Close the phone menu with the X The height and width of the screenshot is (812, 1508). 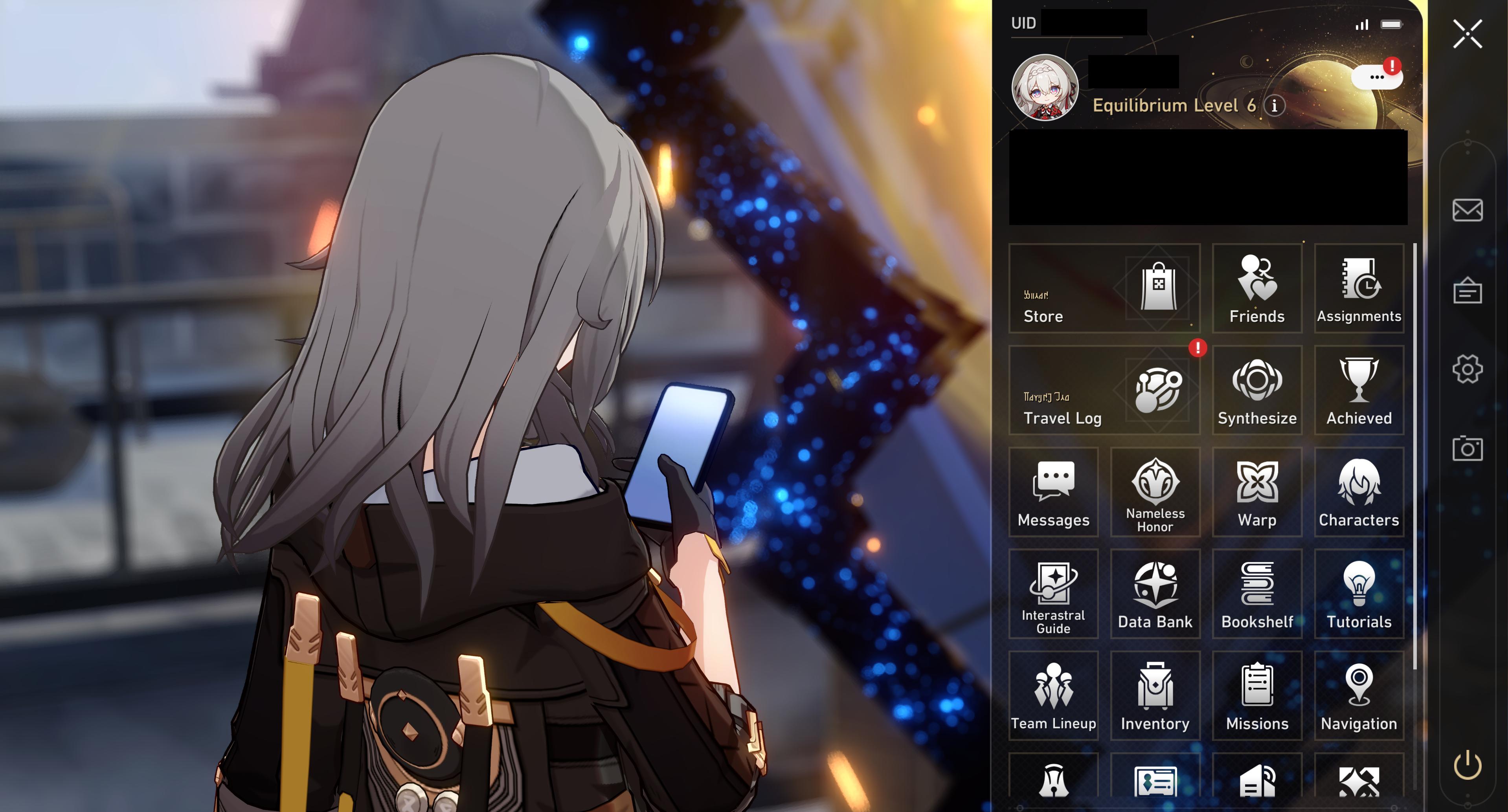(x=1467, y=34)
